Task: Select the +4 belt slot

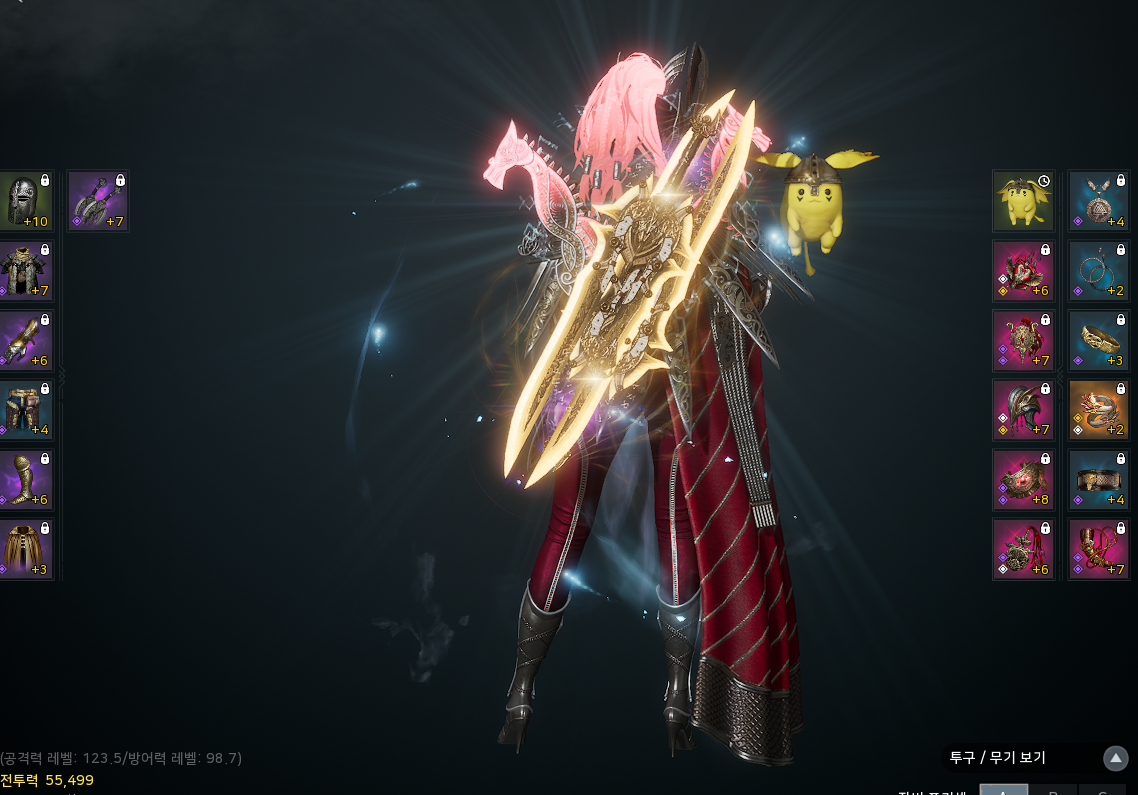Action: click(x=1098, y=479)
